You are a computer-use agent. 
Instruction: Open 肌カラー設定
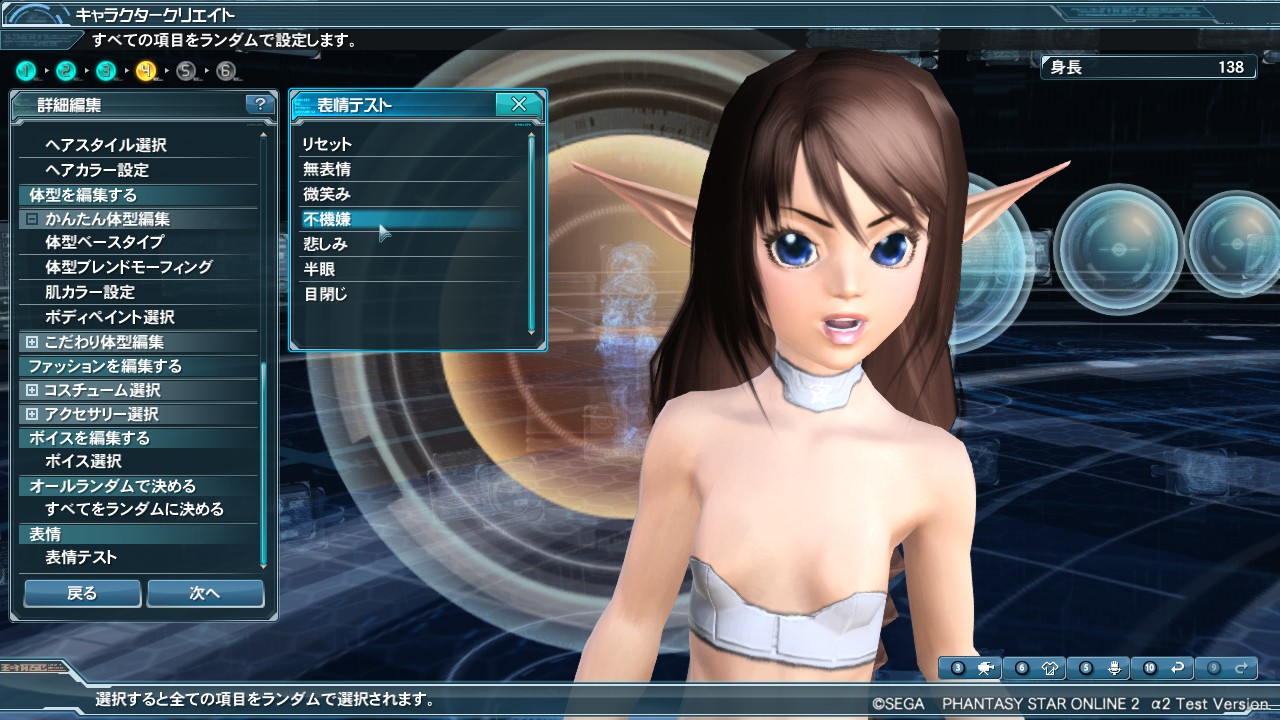(90, 292)
